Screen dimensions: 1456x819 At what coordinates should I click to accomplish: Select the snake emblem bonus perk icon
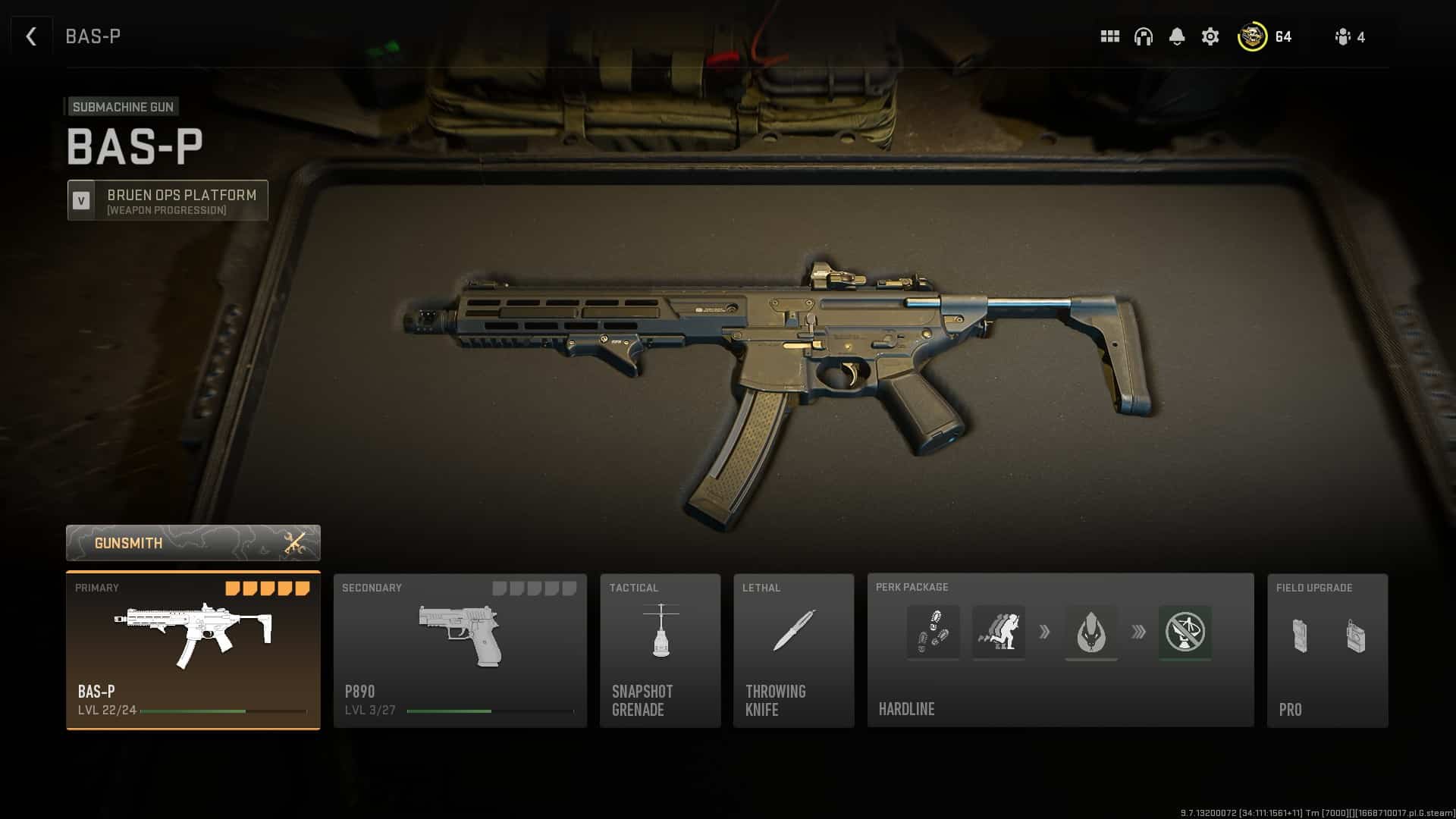[1091, 632]
